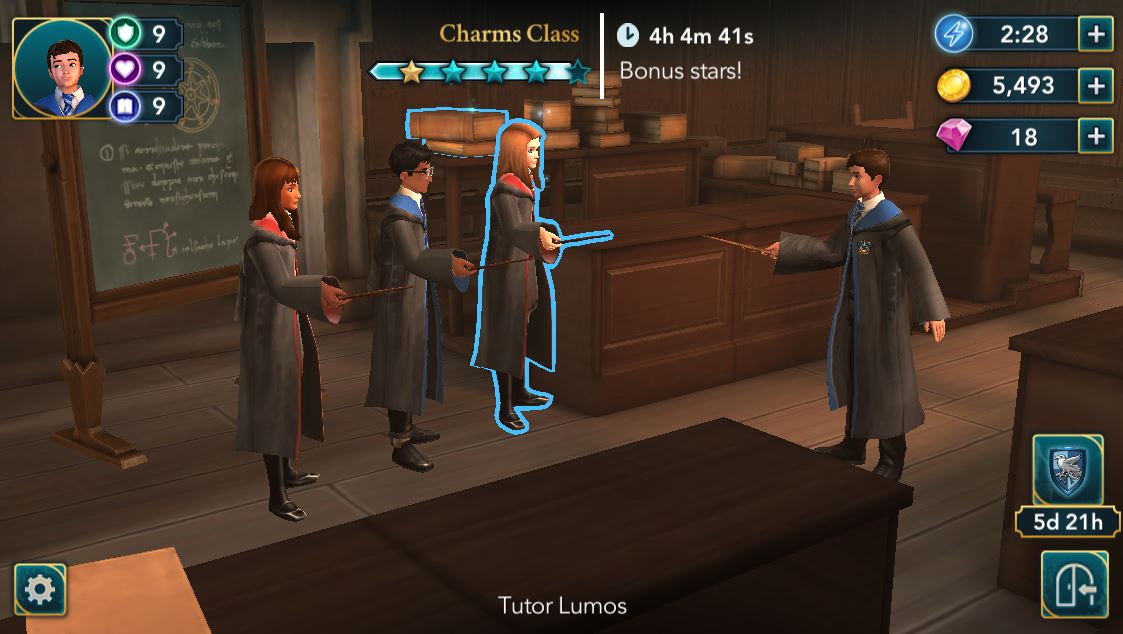Leave the classroom using the exit door button
This screenshot has width=1123, height=634.
tap(1073, 585)
